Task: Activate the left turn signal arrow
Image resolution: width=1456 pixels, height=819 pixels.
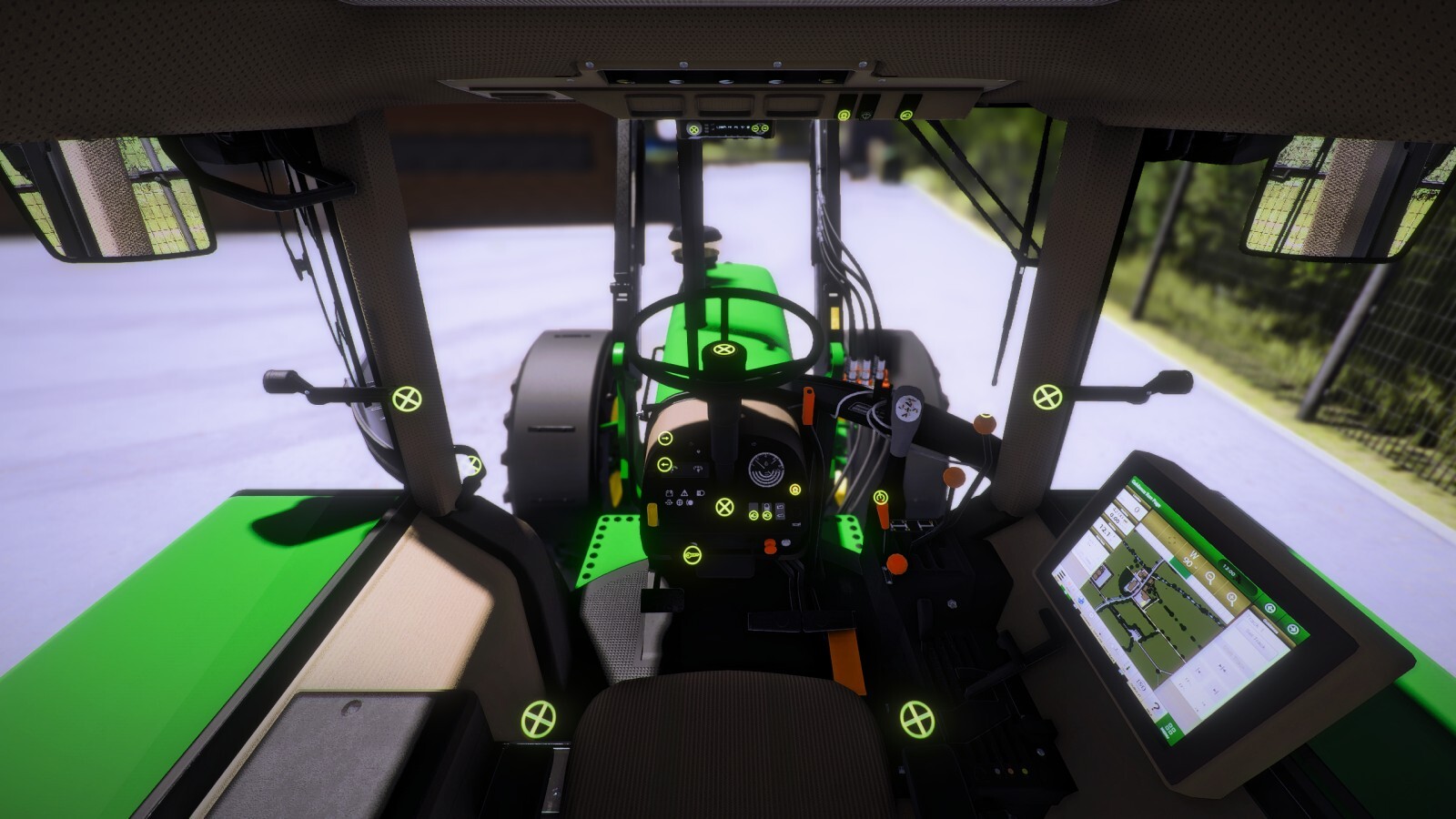Action: (665, 464)
